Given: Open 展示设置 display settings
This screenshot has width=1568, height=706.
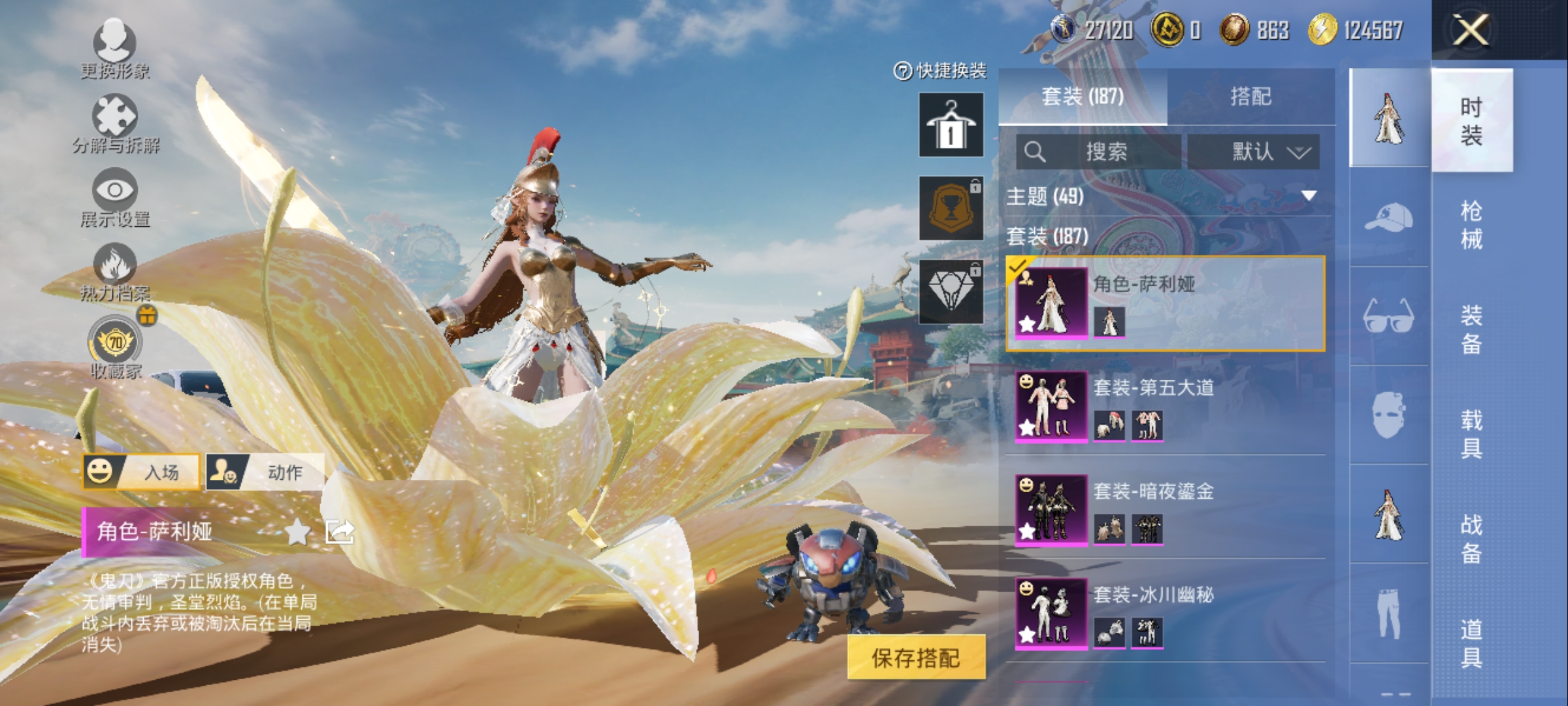Looking at the screenshot, I should tap(115, 196).
